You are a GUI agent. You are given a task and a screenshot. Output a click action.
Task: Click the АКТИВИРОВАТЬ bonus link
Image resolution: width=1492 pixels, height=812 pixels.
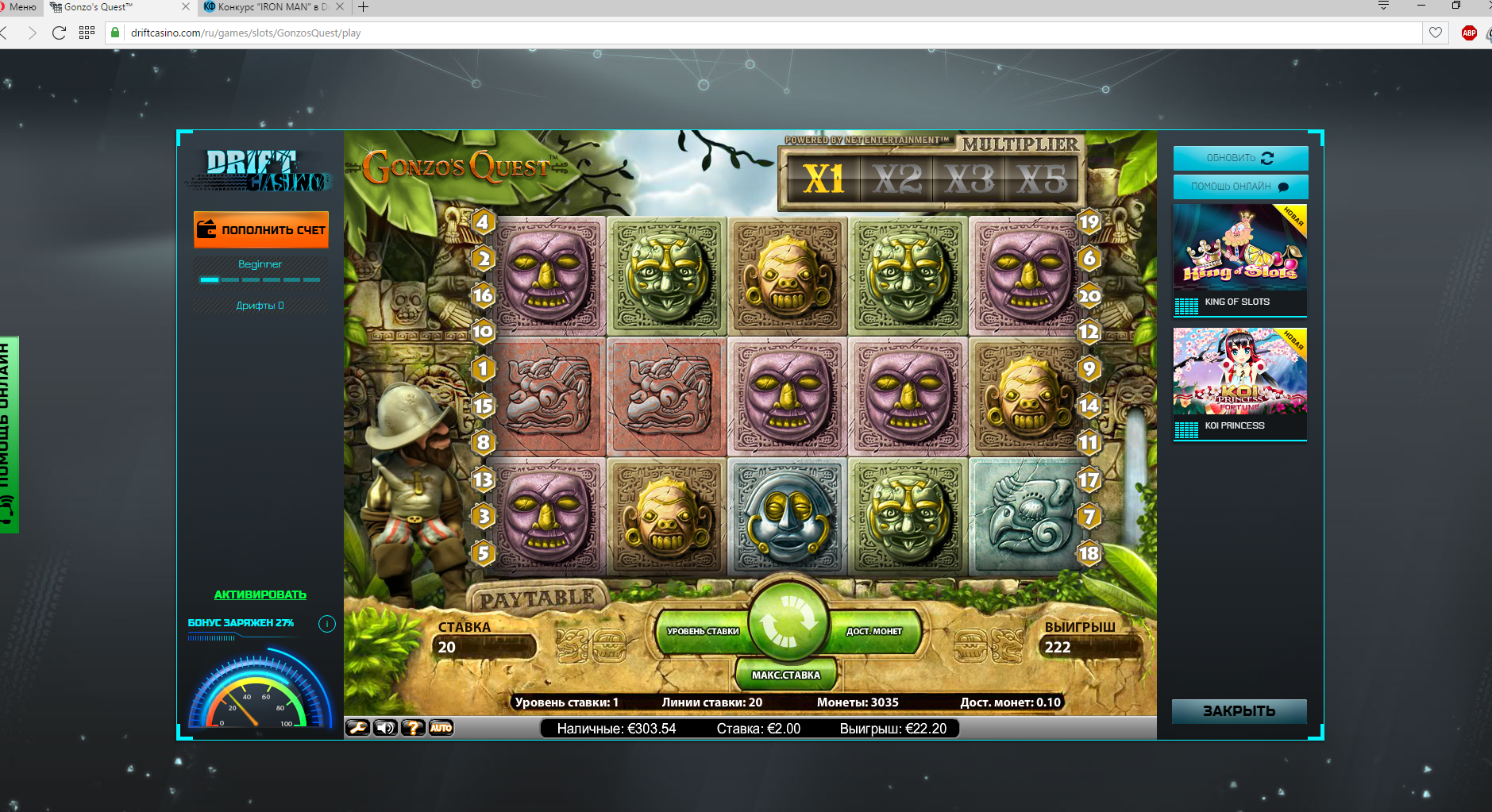coord(260,595)
